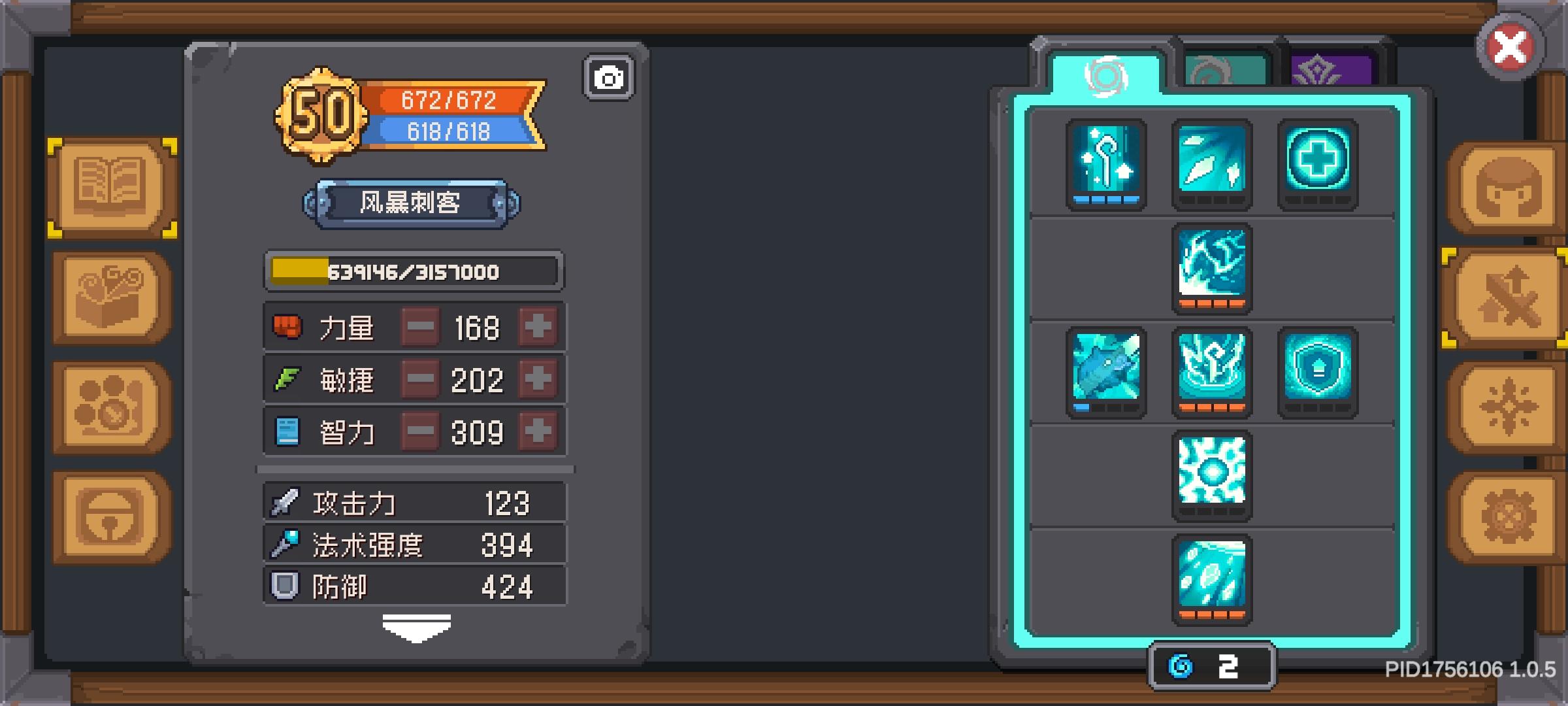Click the 风暴刺客 title banner

point(413,203)
